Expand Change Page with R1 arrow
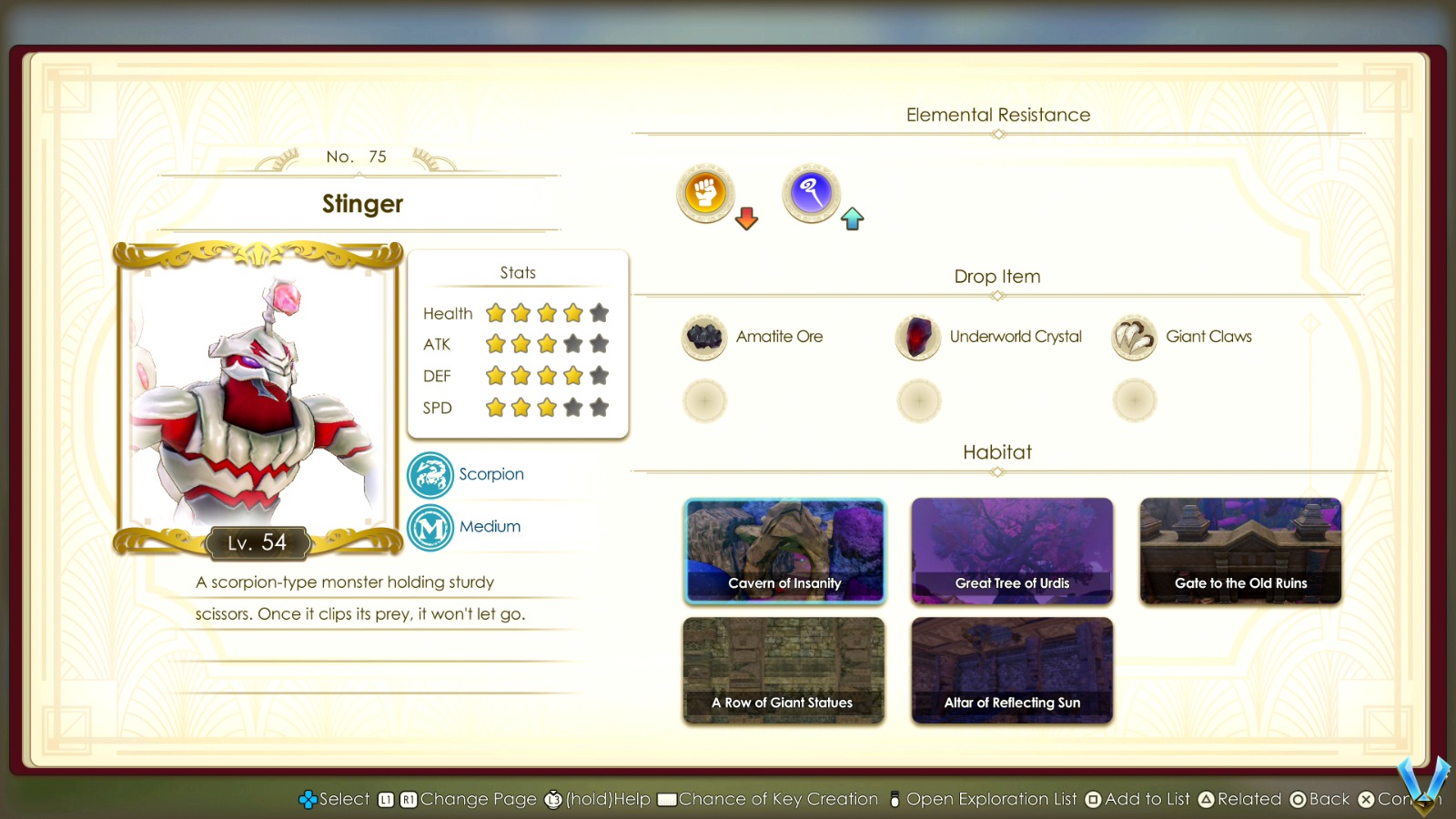The width and height of the screenshot is (1456, 819). (x=407, y=799)
